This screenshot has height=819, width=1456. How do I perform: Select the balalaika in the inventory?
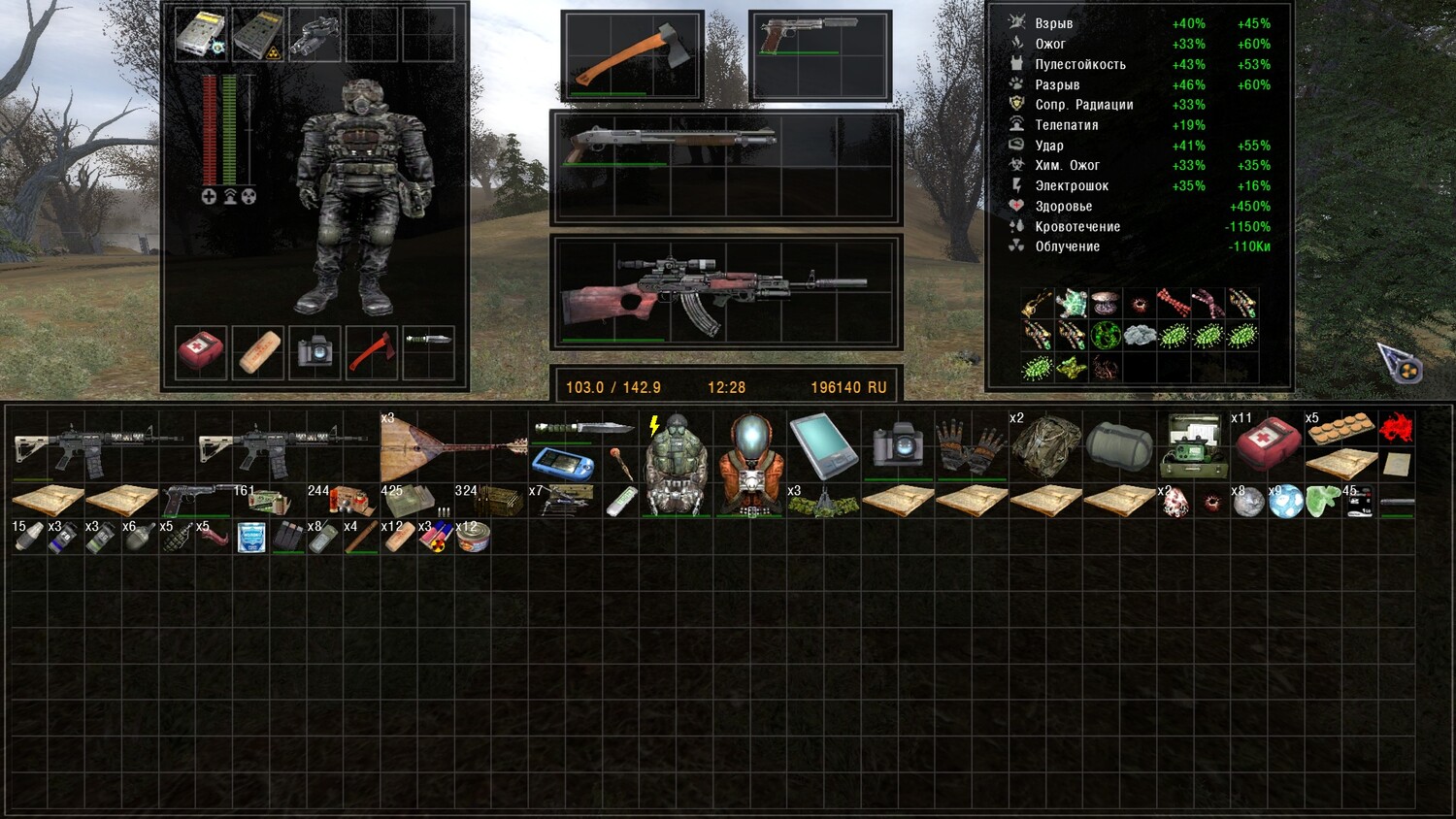pyautogui.click(x=451, y=448)
